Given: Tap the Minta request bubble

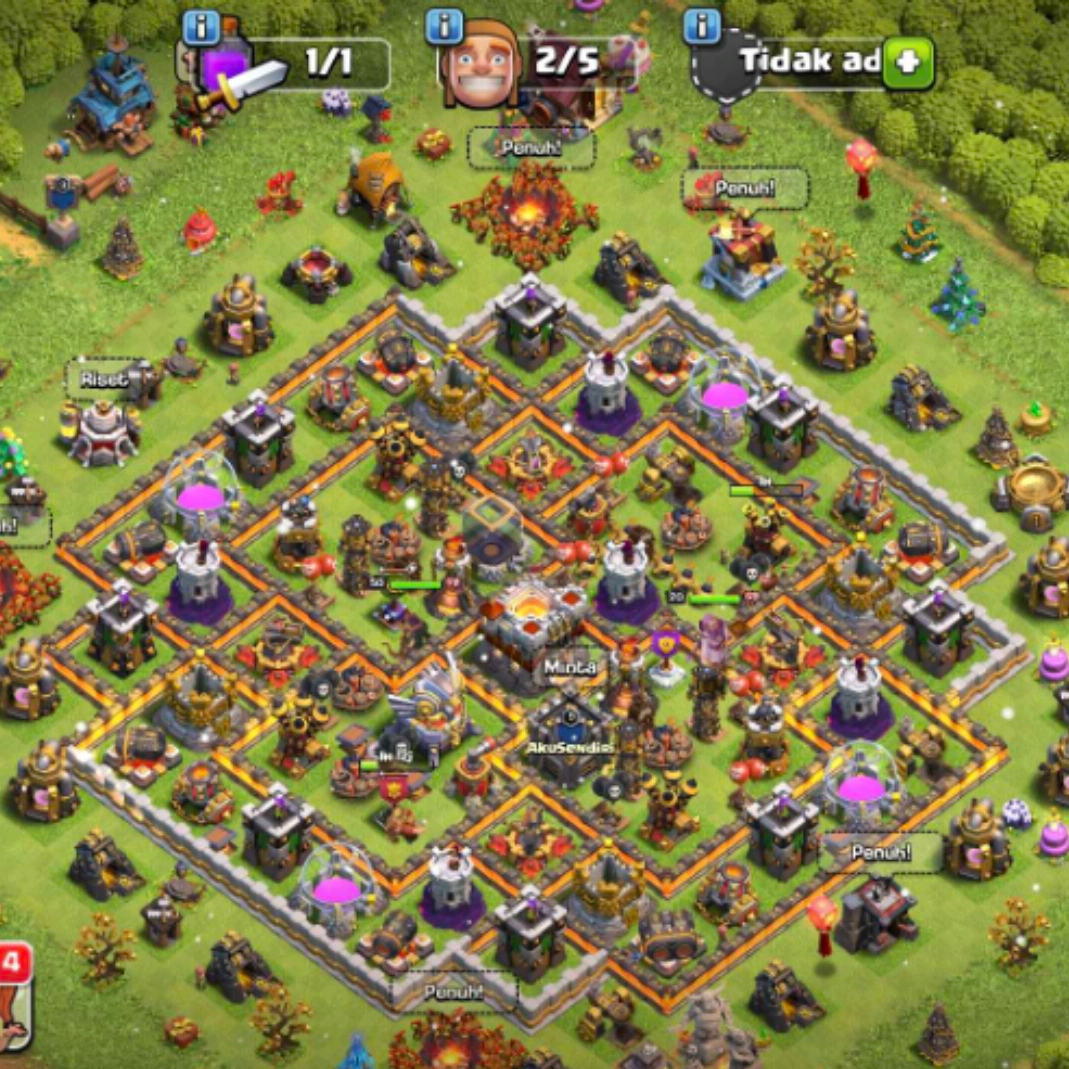Looking at the screenshot, I should click(x=570, y=666).
